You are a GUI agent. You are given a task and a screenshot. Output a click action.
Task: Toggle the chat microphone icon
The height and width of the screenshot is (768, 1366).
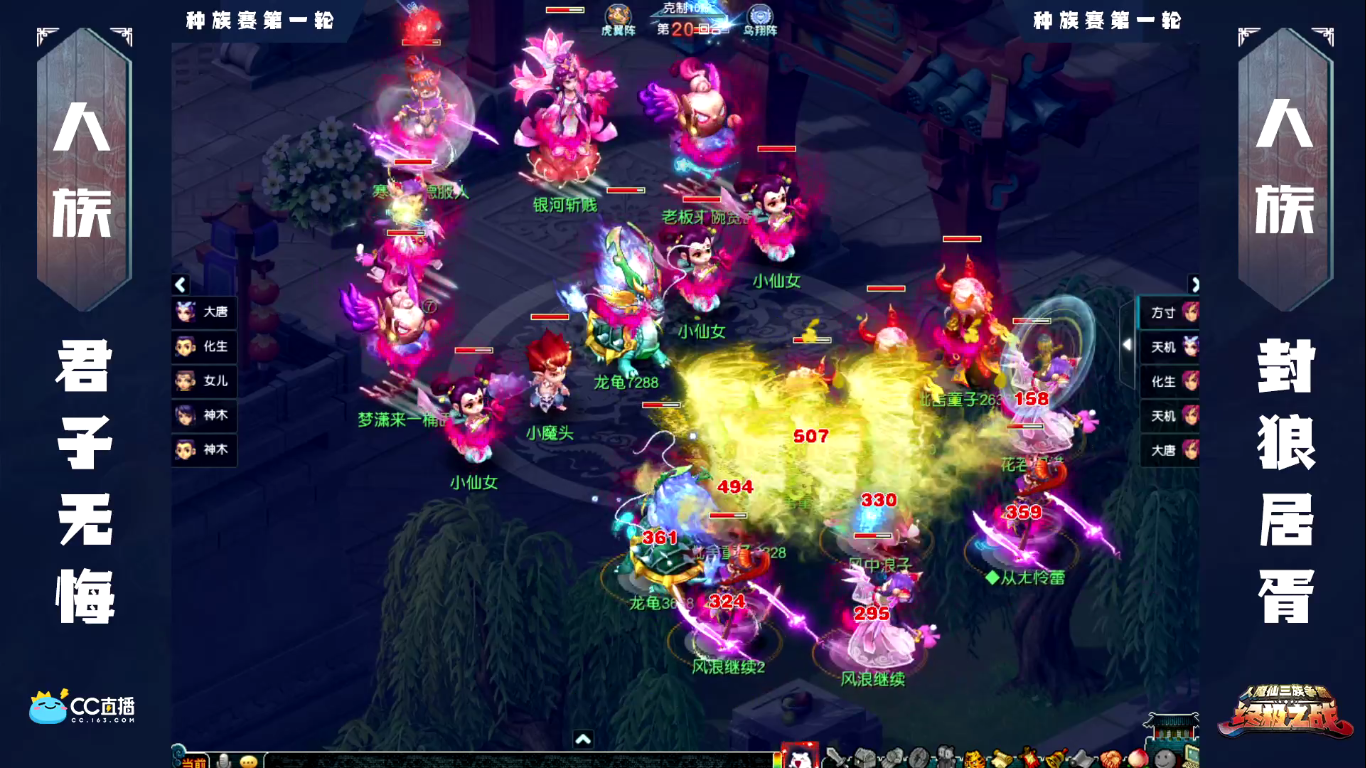(225, 761)
